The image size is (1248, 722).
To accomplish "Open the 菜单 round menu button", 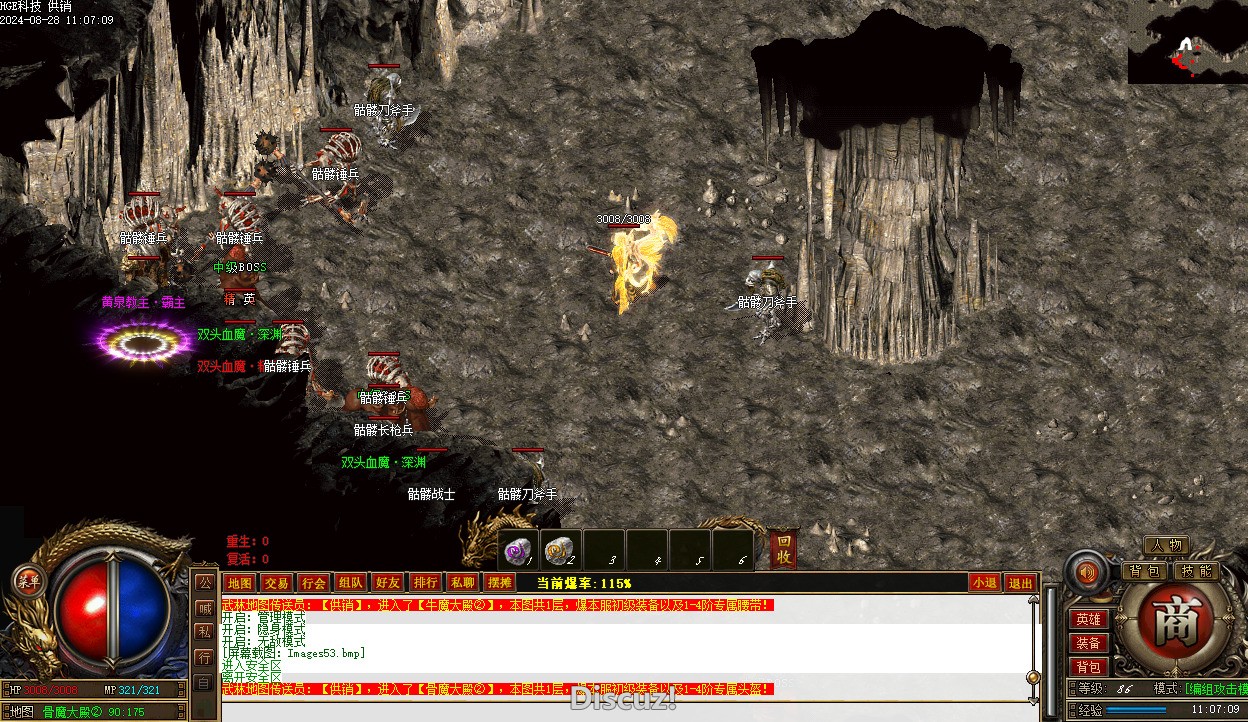I will coord(28,581).
